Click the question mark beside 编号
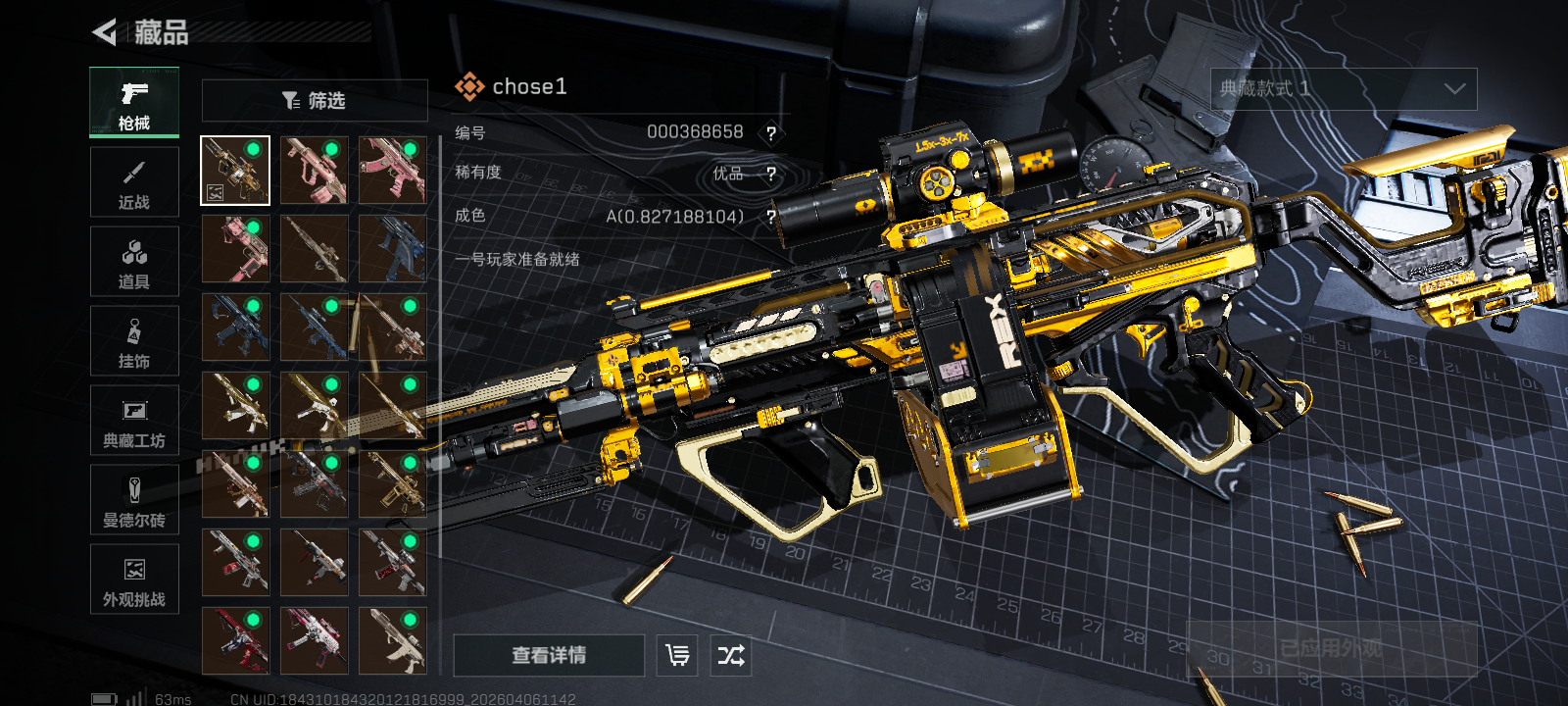This screenshot has width=1568, height=706. click(x=771, y=133)
